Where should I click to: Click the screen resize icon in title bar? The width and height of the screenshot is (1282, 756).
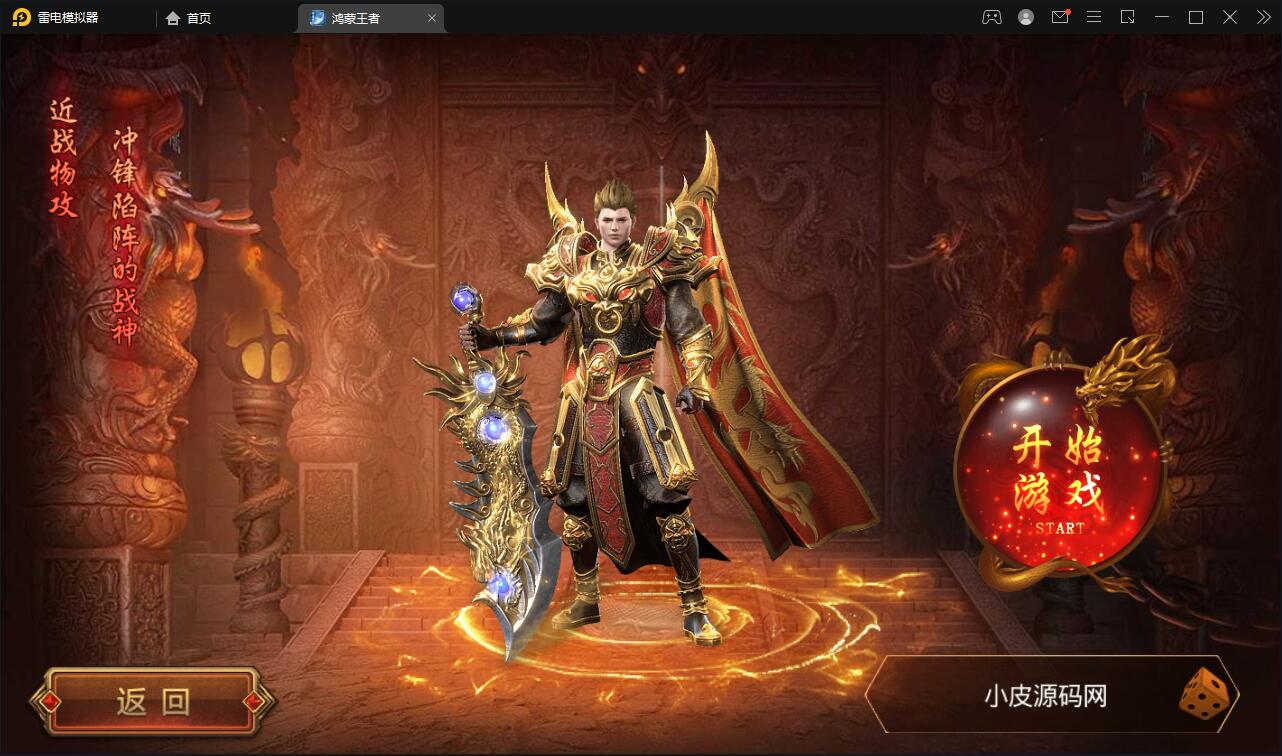[1127, 17]
